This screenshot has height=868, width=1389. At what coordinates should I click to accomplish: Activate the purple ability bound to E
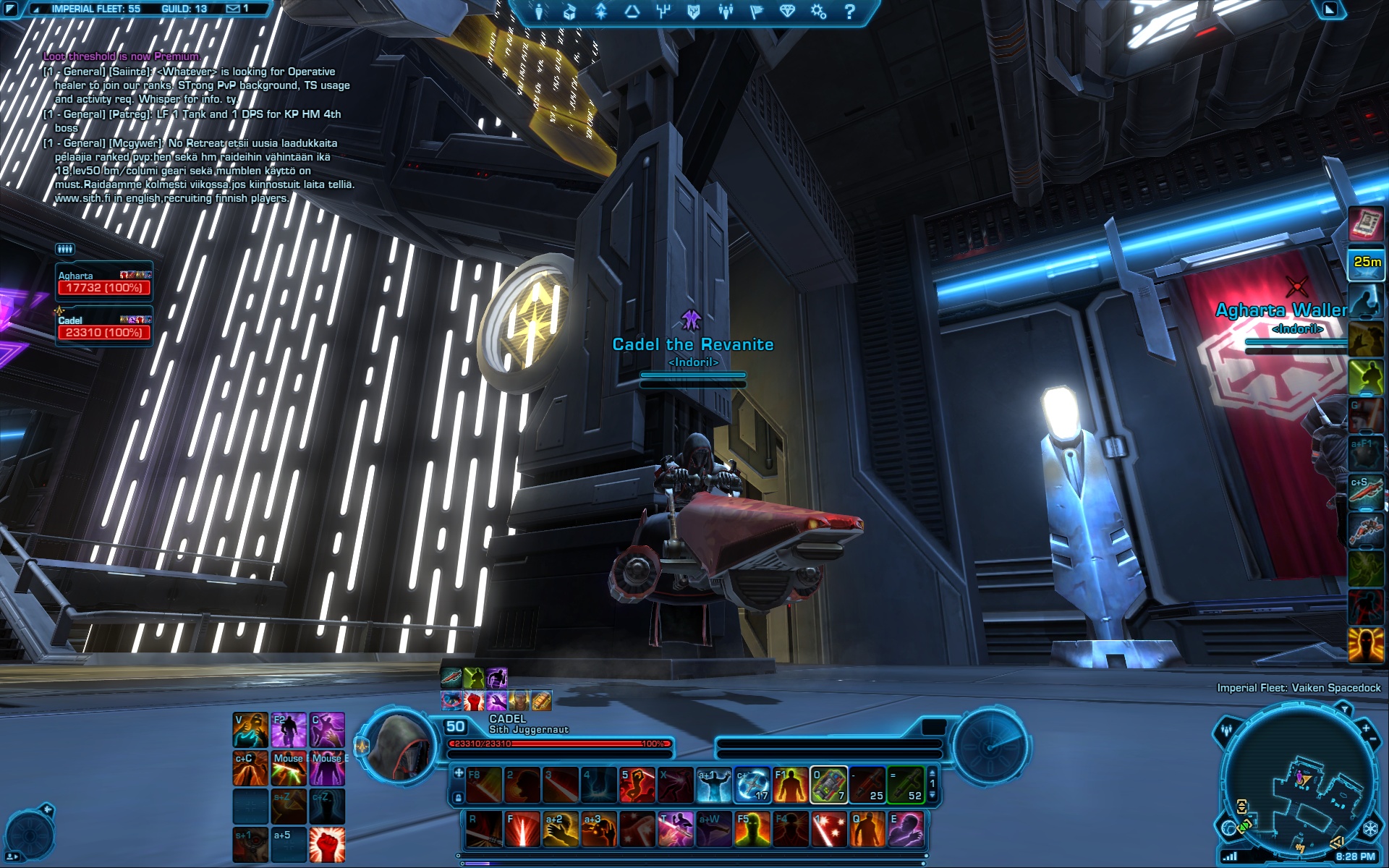(x=906, y=829)
